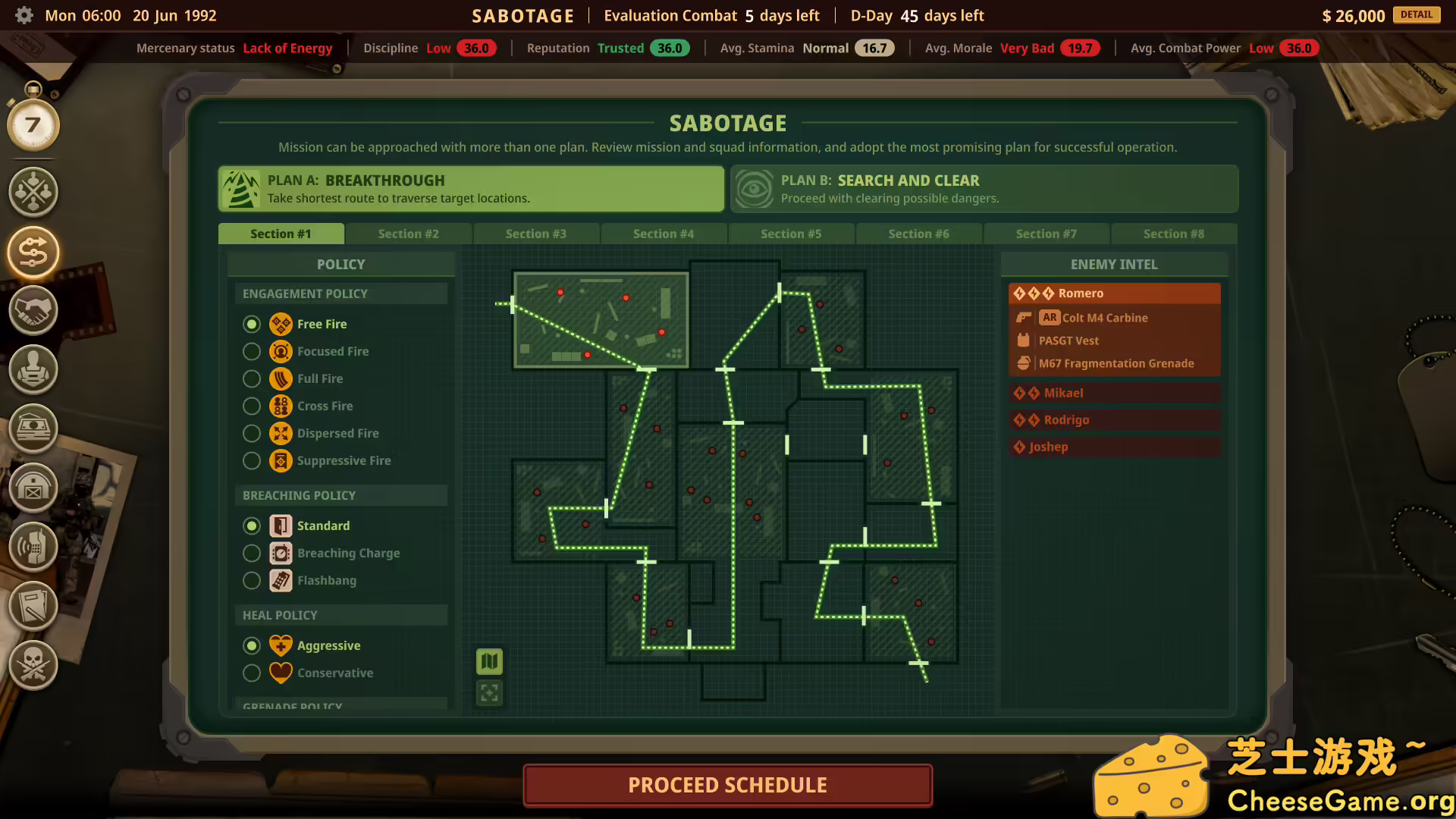The width and height of the screenshot is (1456, 819).
Task: Select the warehouse storage icon
Action: point(33,489)
